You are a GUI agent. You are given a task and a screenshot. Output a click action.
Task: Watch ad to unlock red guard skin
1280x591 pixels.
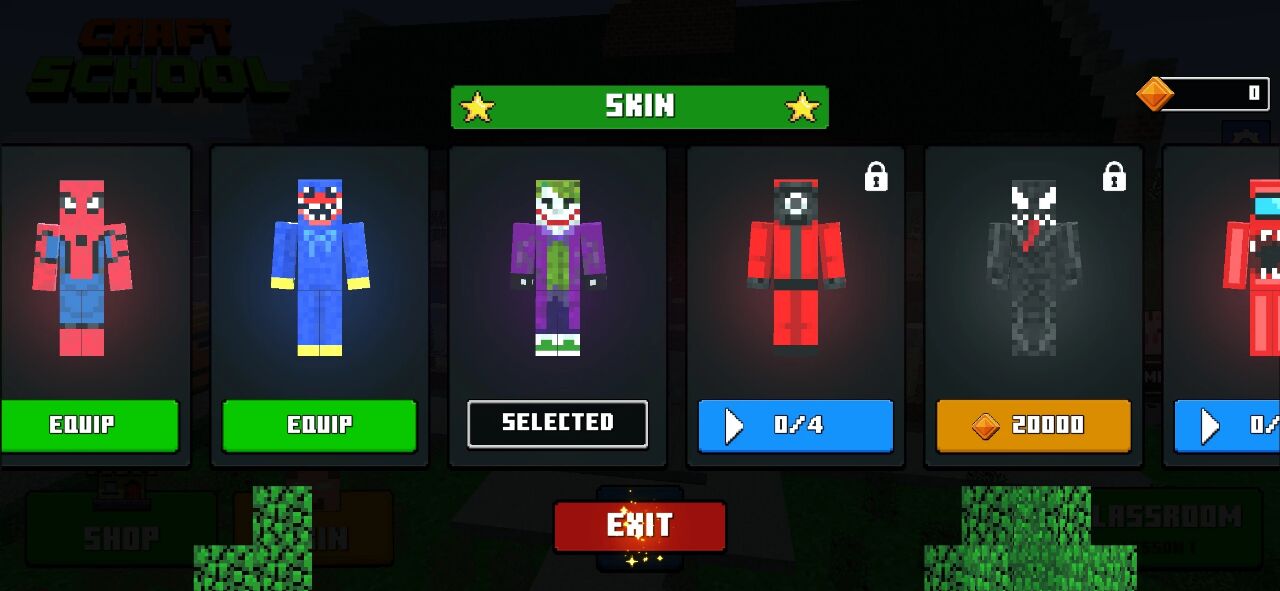click(x=795, y=425)
